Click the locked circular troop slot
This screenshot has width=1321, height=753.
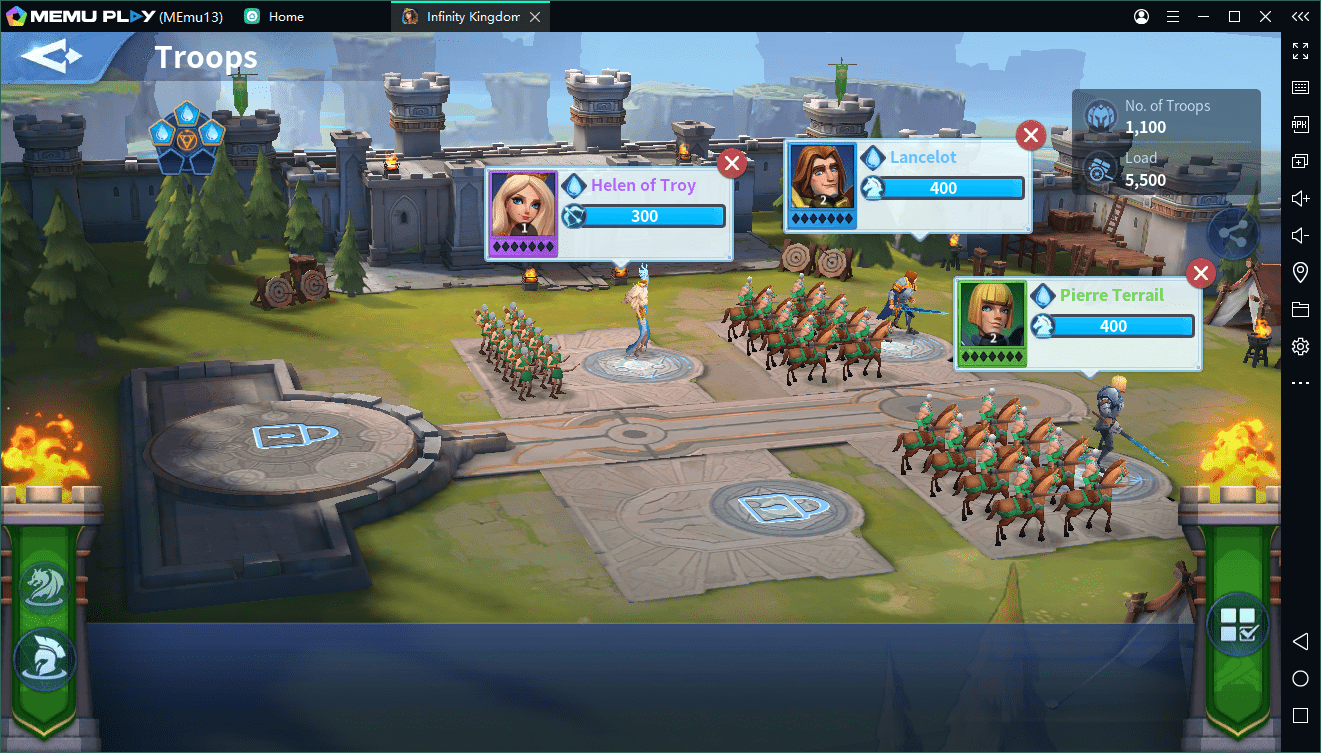[x=283, y=438]
